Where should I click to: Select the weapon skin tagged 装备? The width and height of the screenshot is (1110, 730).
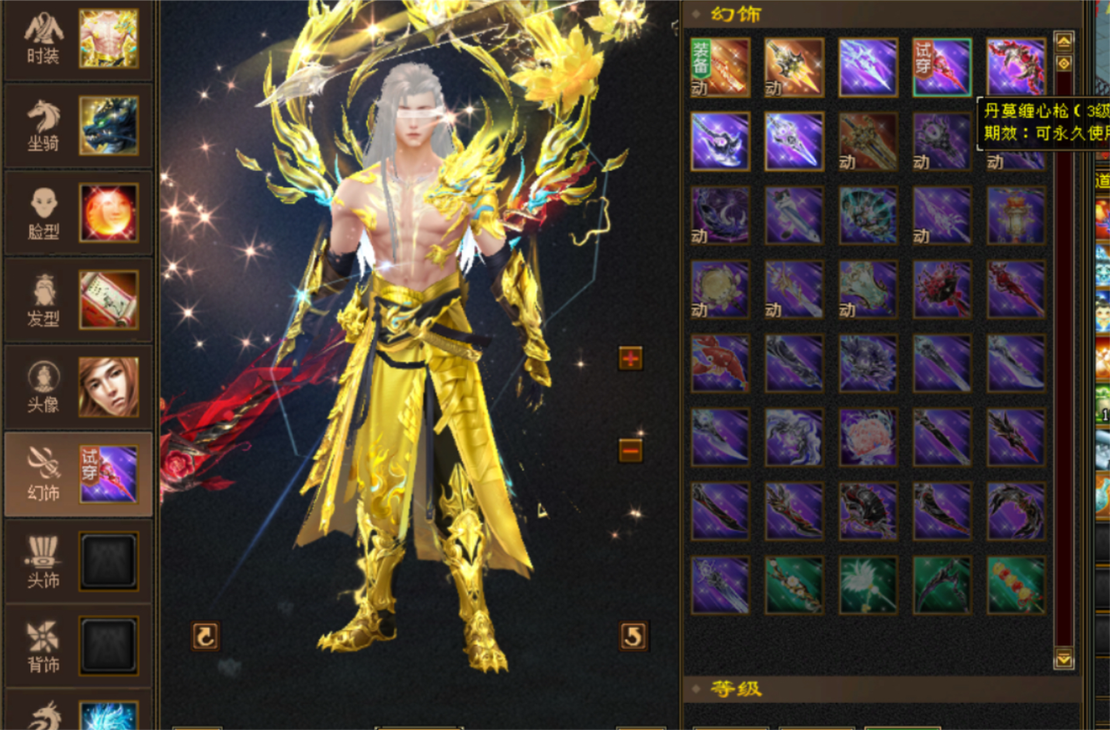[x=720, y=67]
